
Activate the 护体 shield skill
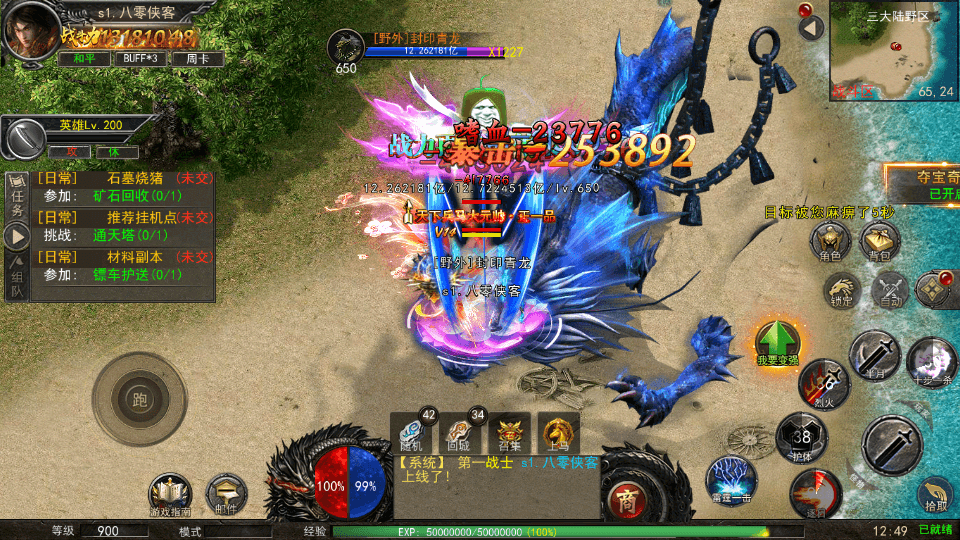(x=801, y=435)
